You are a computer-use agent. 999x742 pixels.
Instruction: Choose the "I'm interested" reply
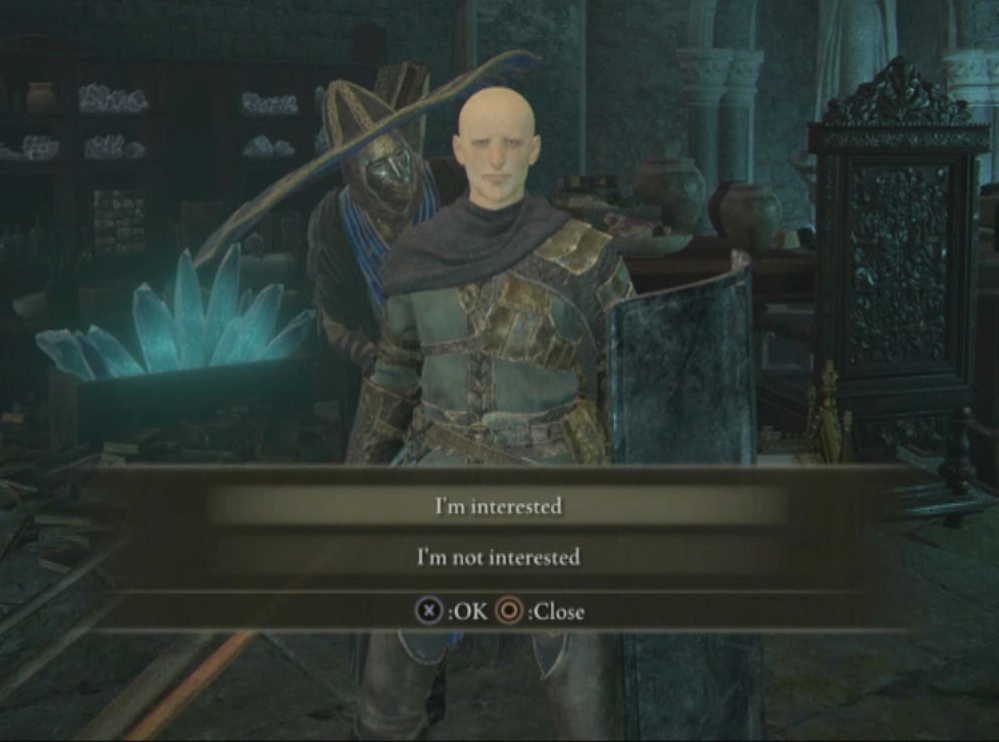(x=498, y=507)
